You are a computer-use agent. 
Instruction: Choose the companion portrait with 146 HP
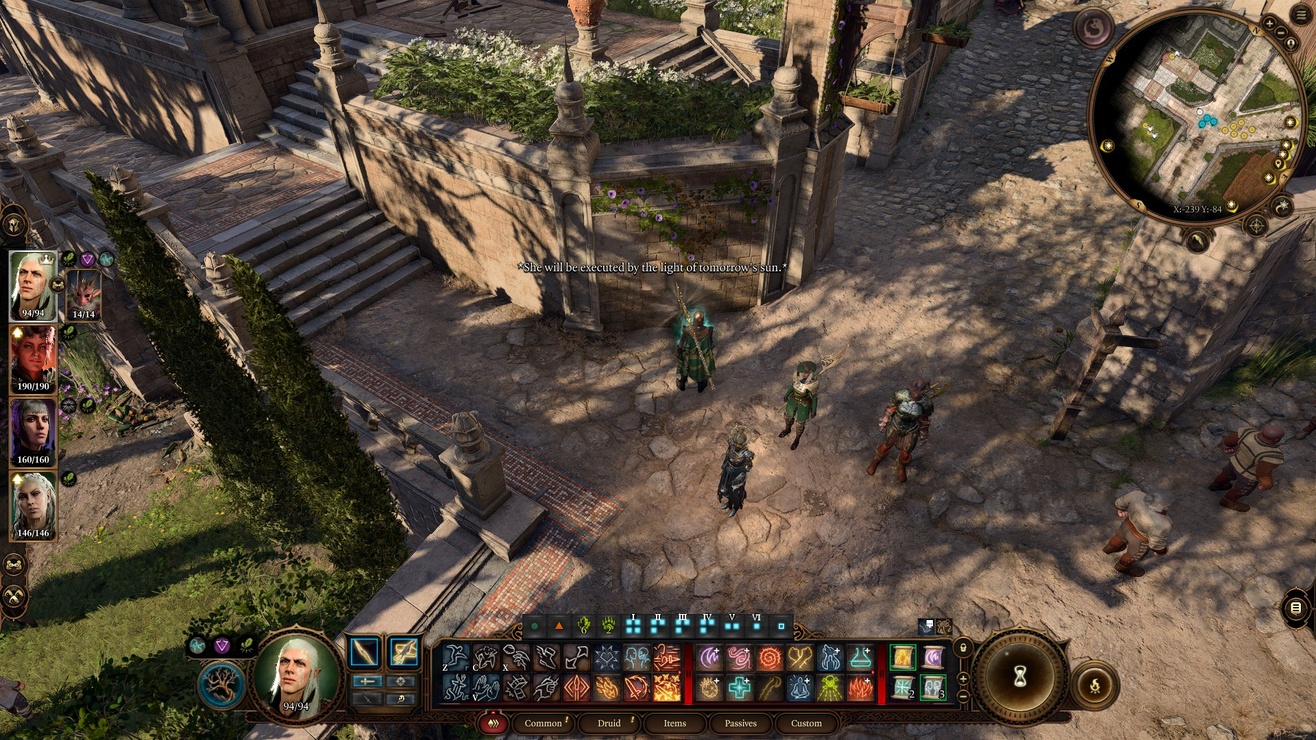(33, 506)
